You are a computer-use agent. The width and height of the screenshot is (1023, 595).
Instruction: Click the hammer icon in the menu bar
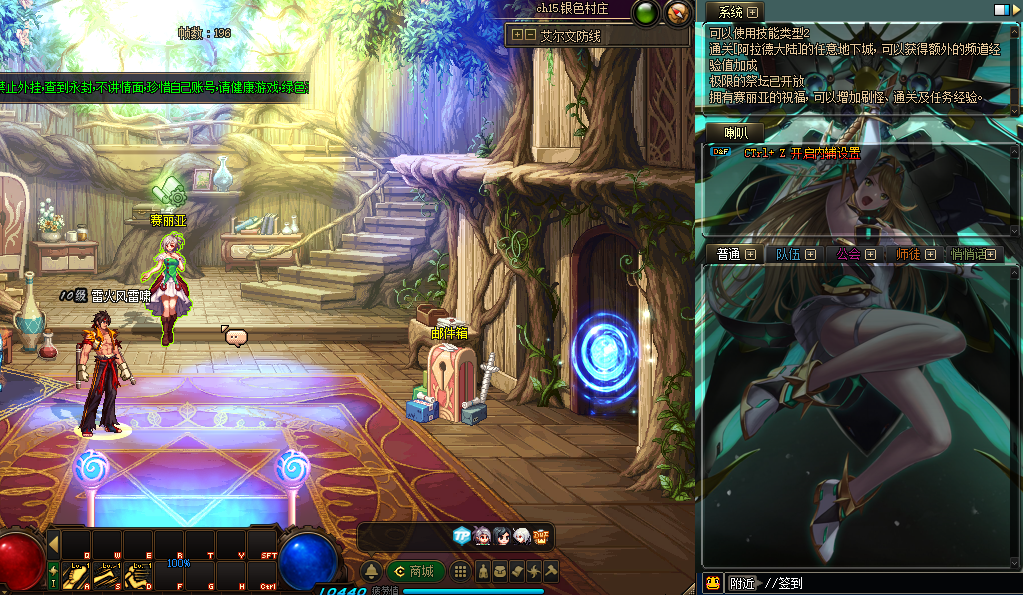pyautogui.click(x=550, y=571)
